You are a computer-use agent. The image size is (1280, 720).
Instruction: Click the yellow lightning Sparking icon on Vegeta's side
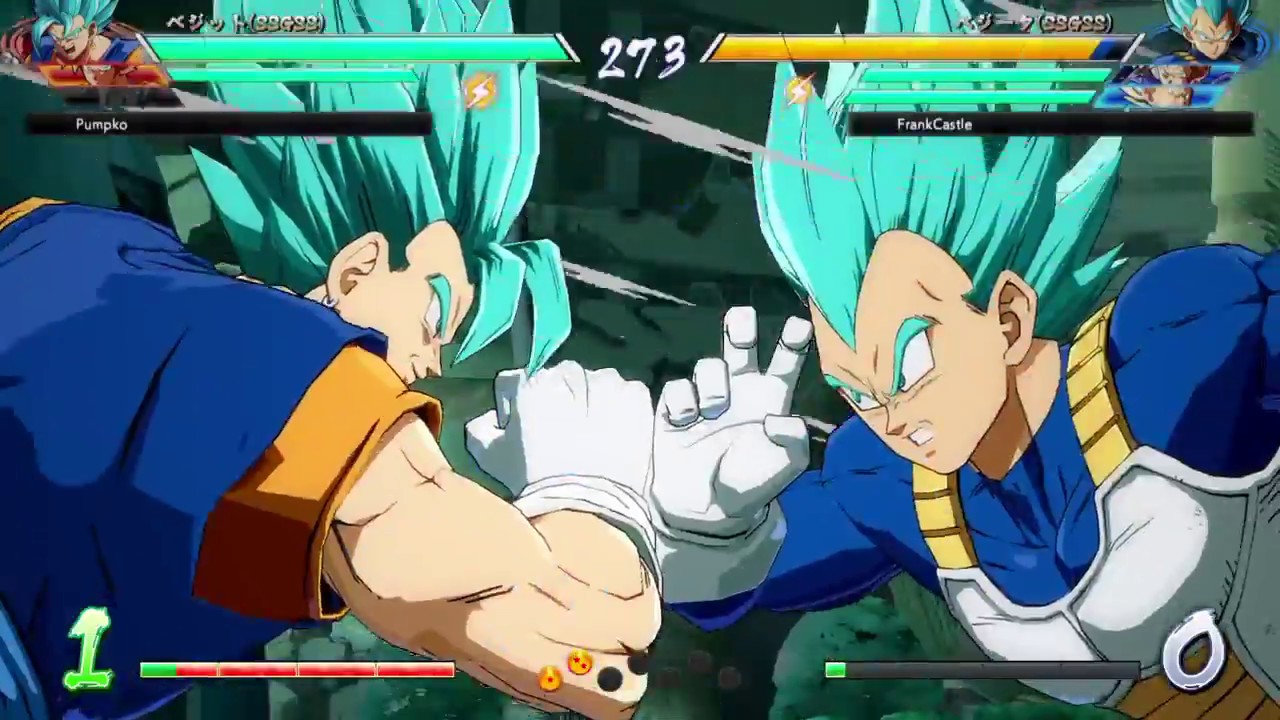[x=798, y=88]
